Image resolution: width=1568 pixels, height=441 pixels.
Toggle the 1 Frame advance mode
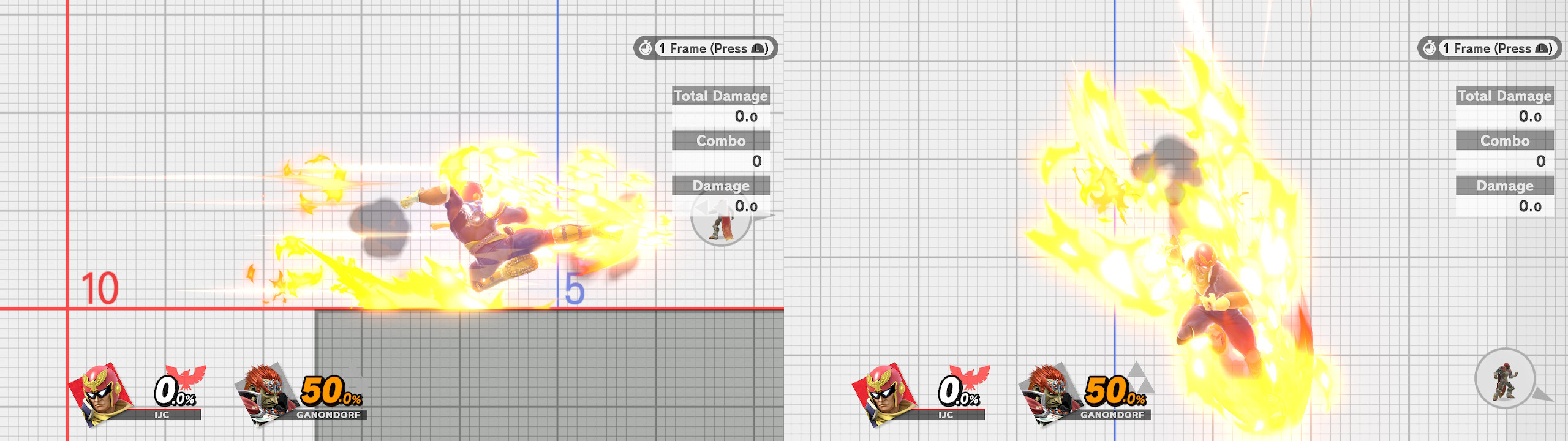coord(704,48)
